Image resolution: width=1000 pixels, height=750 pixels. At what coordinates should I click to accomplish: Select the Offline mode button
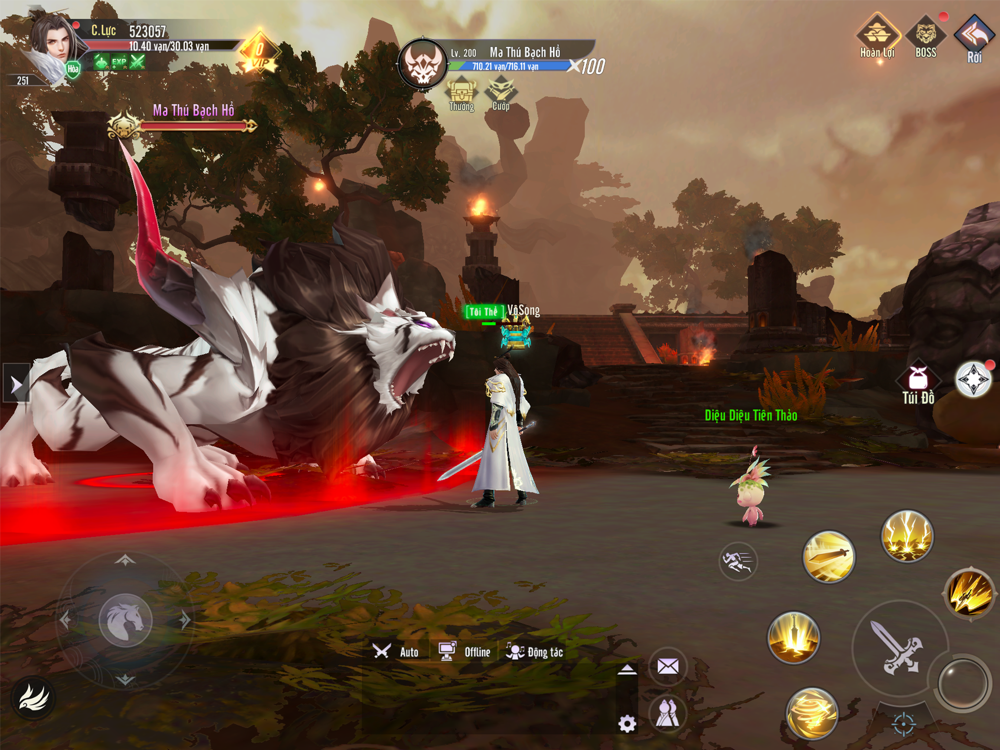click(465, 651)
